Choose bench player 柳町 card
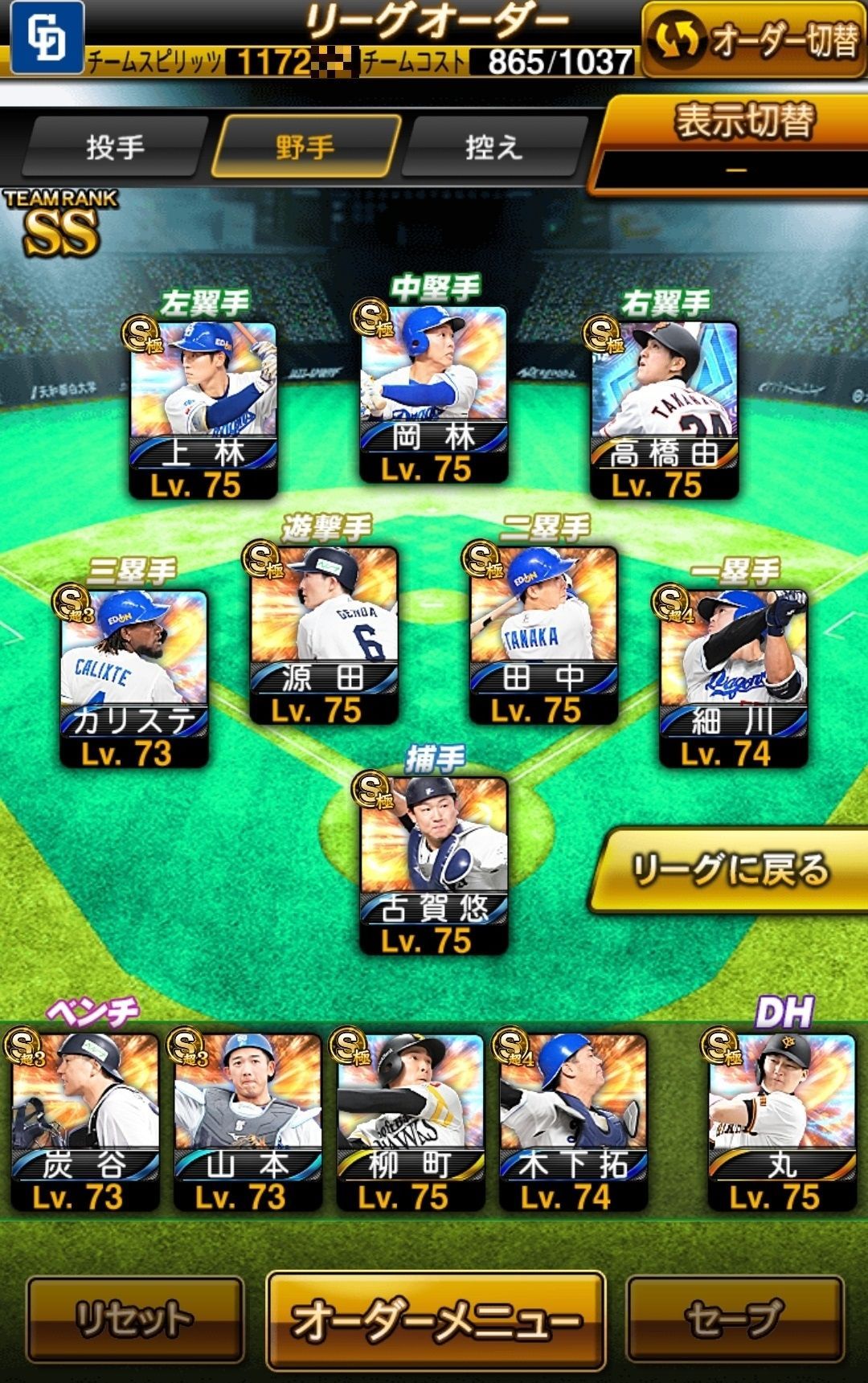The height and width of the screenshot is (1383, 868). (410, 1121)
